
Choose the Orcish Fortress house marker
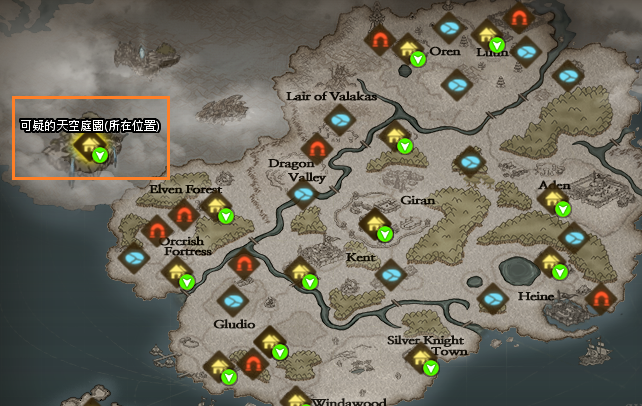[x=178, y=271]
